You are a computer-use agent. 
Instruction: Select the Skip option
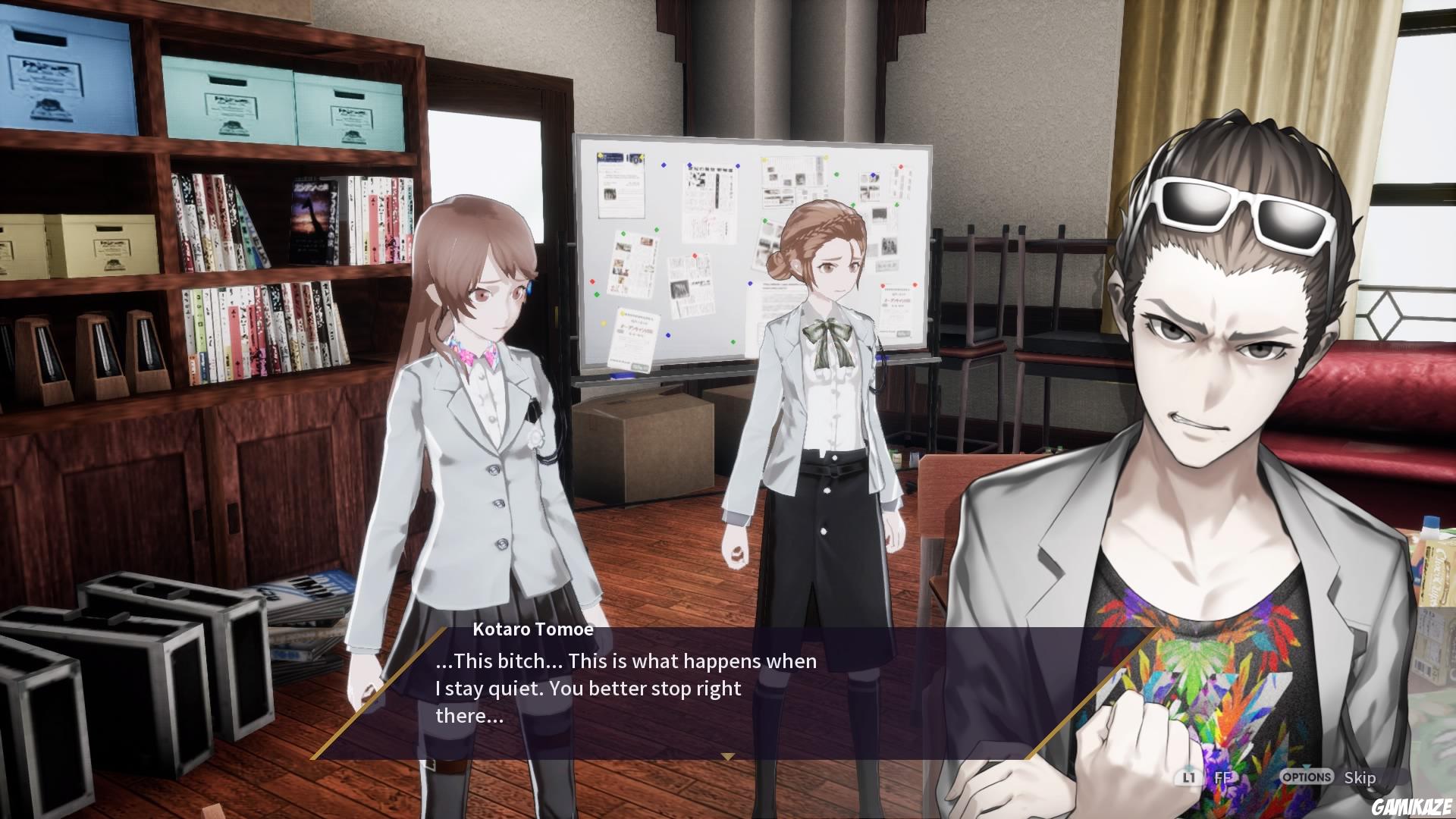point(1359,777)
